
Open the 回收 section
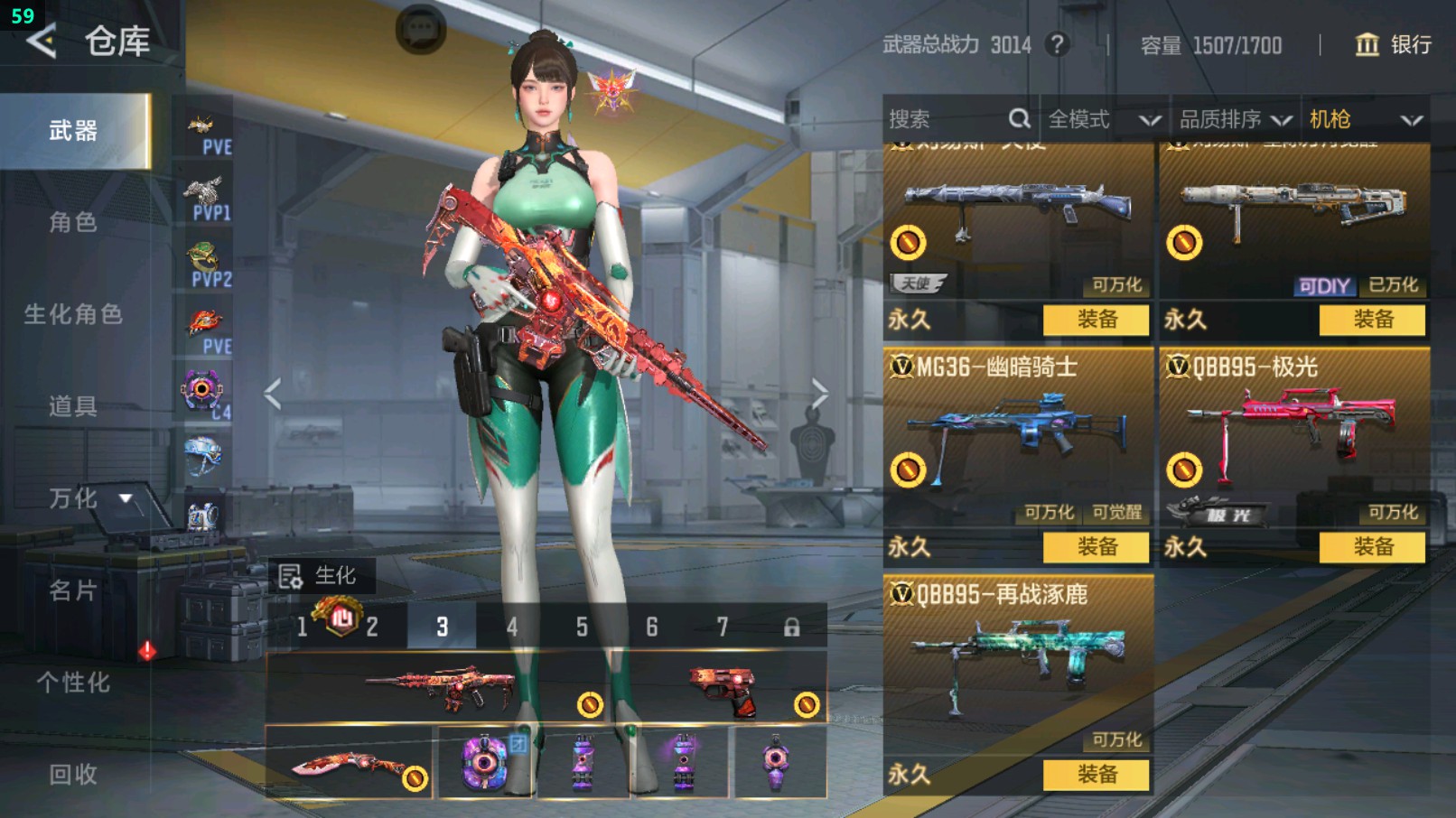73,775
